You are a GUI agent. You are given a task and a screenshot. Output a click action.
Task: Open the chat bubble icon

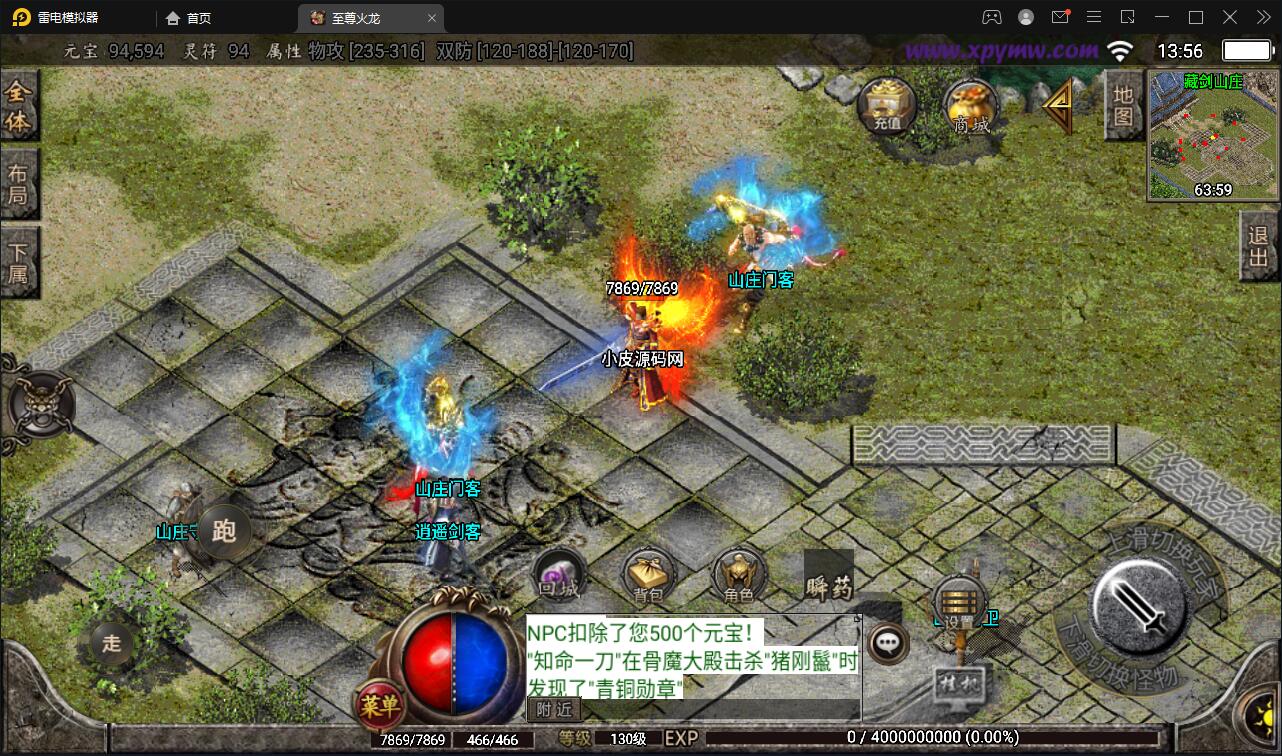pos(884,643)
